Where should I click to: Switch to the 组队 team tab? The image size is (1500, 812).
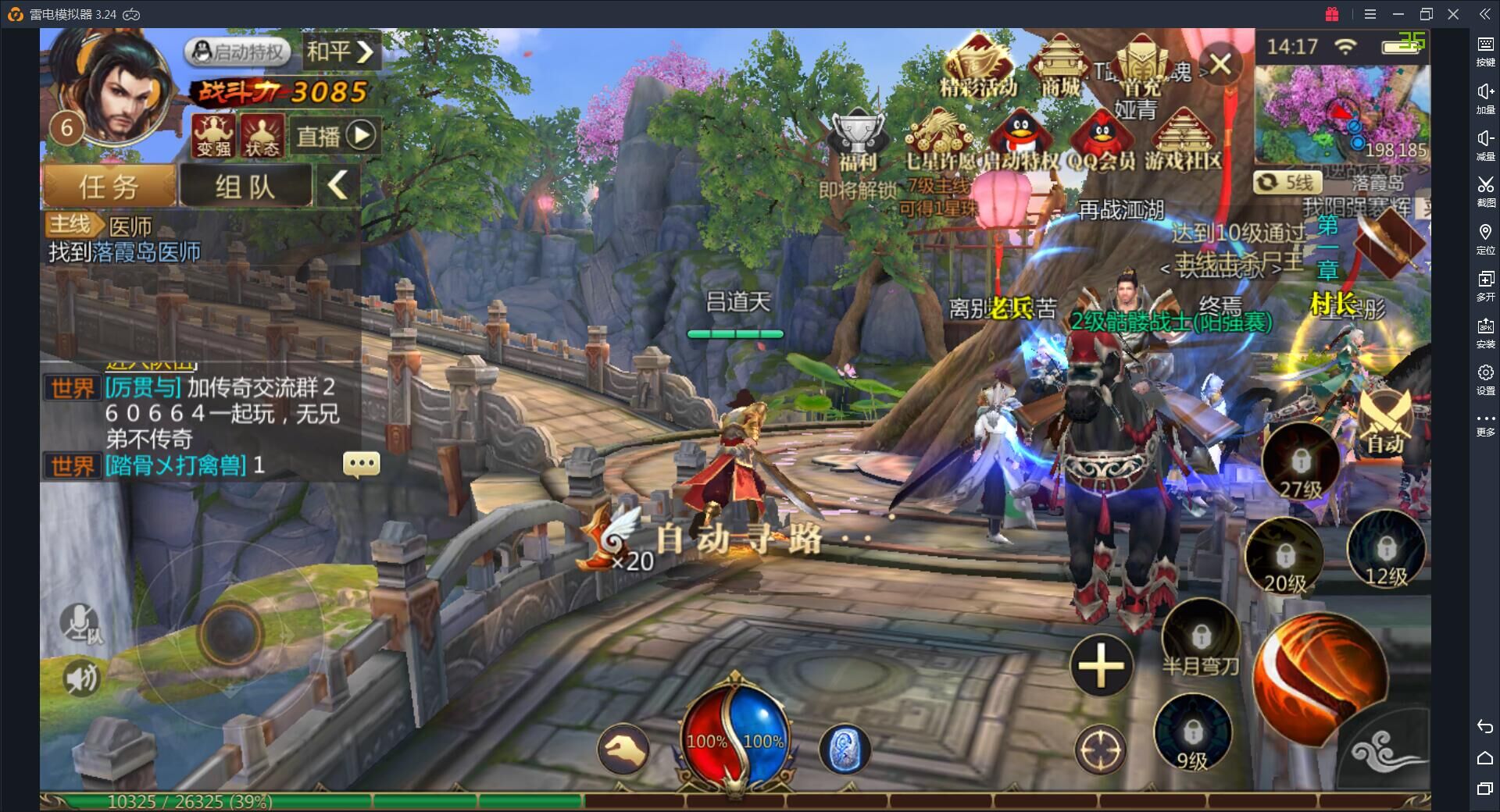click(245, 187)
